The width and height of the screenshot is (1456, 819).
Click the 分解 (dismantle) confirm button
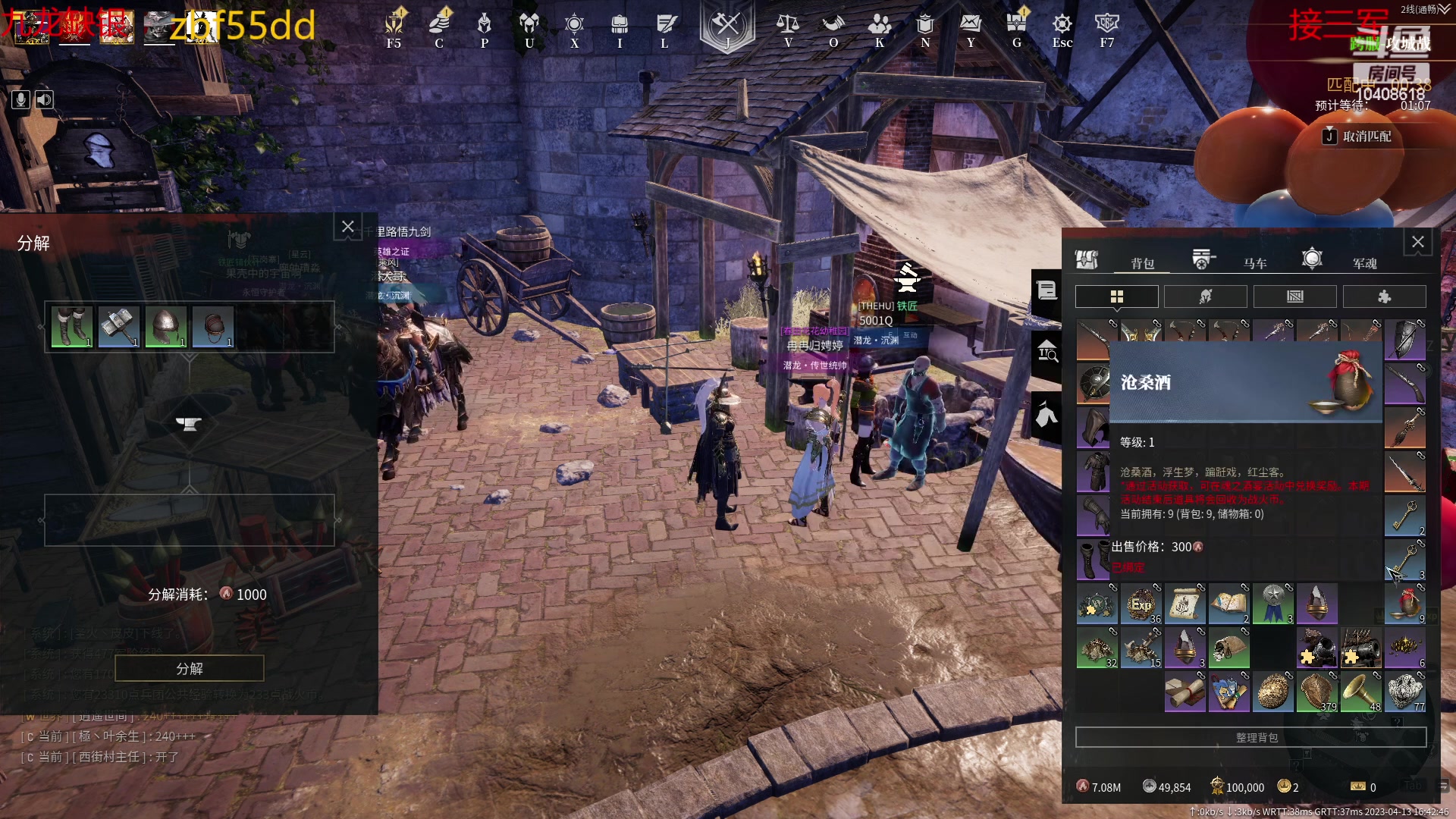tap(190, 668)
